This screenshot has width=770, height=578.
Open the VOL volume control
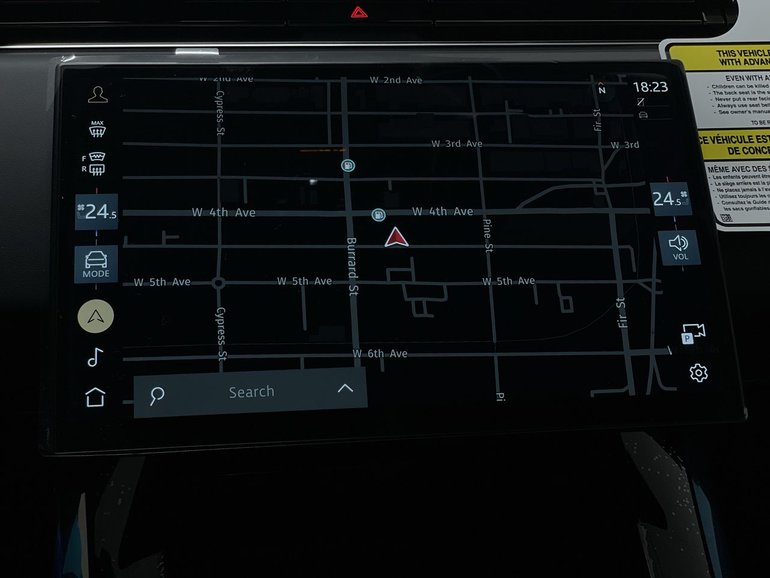680,247
